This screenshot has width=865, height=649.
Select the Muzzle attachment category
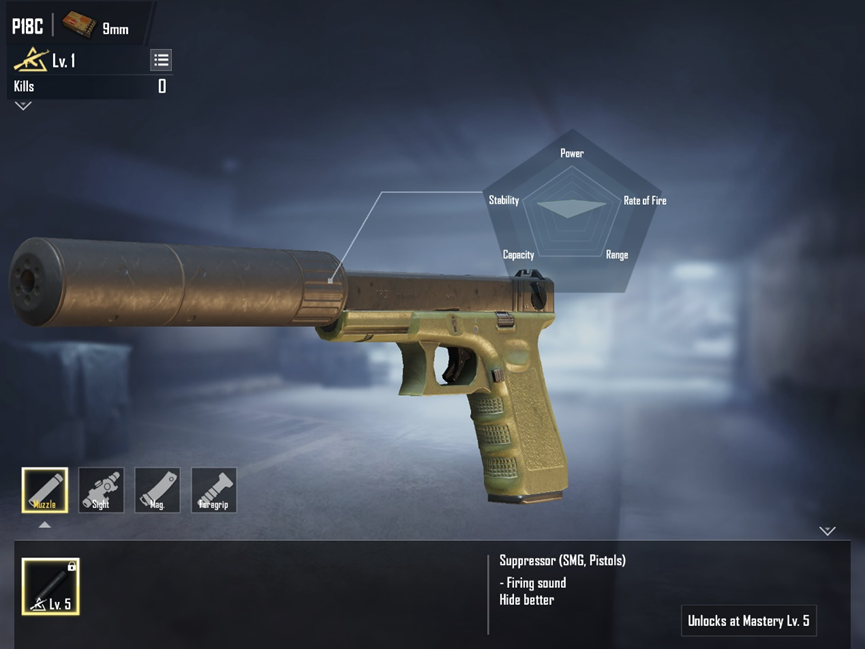[x=45, y=490]
